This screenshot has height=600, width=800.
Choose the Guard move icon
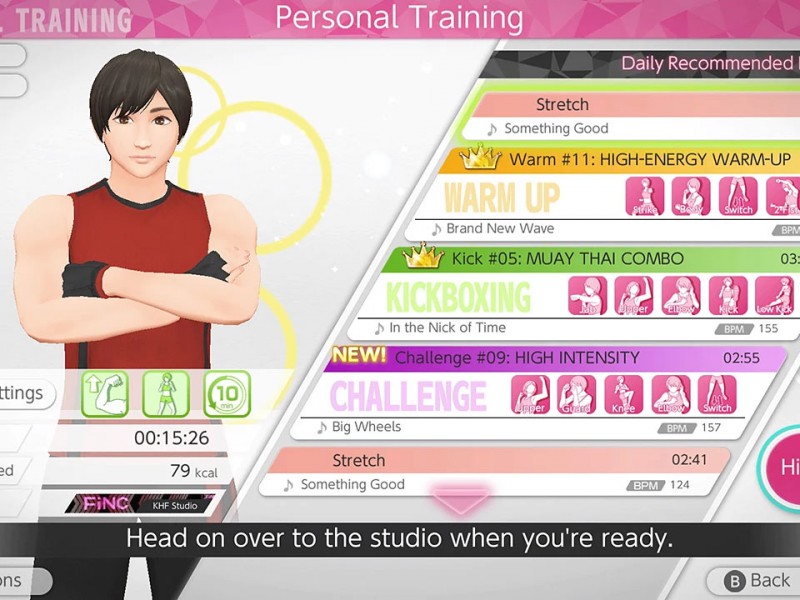[576, 395]
